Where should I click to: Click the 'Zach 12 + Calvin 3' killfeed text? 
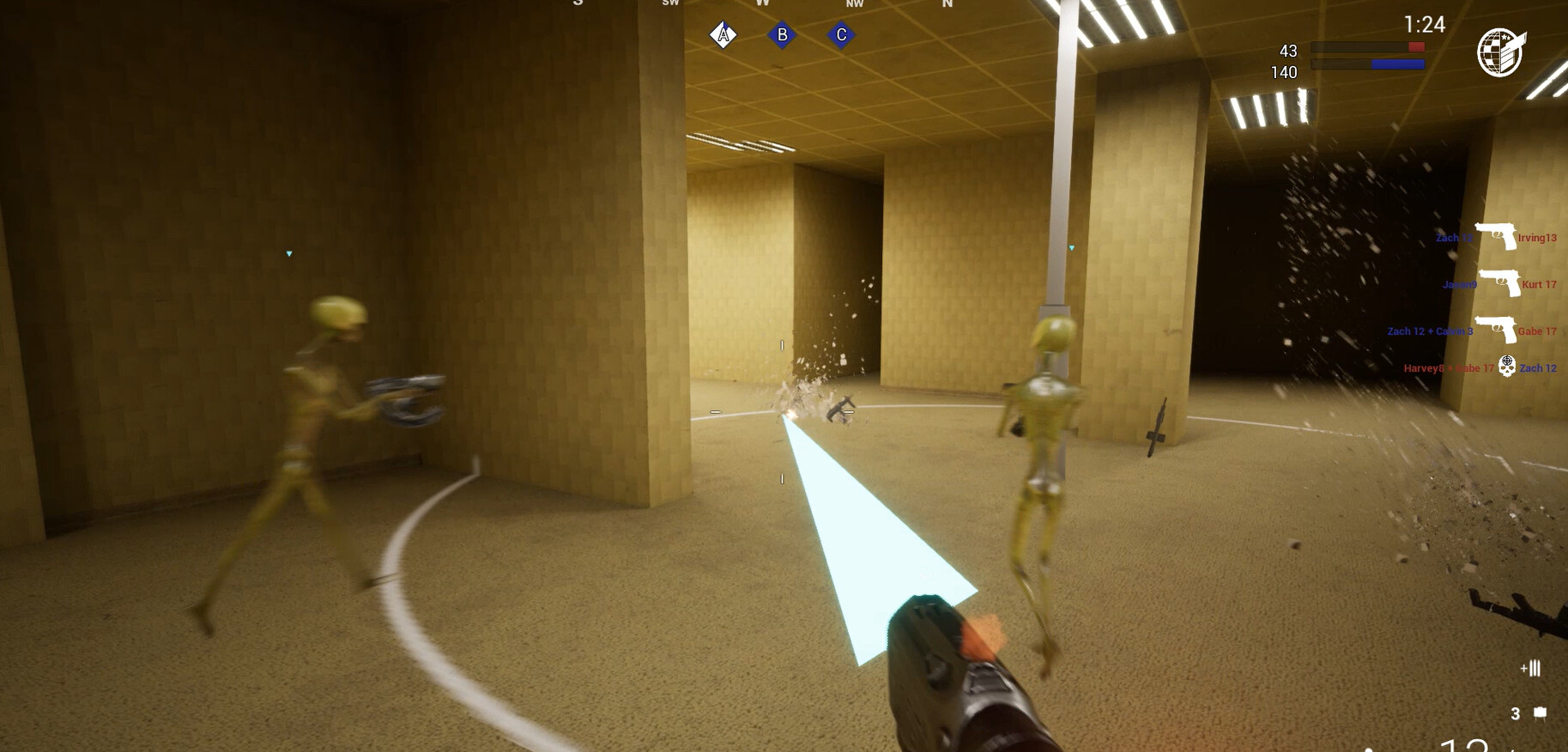1430,331
